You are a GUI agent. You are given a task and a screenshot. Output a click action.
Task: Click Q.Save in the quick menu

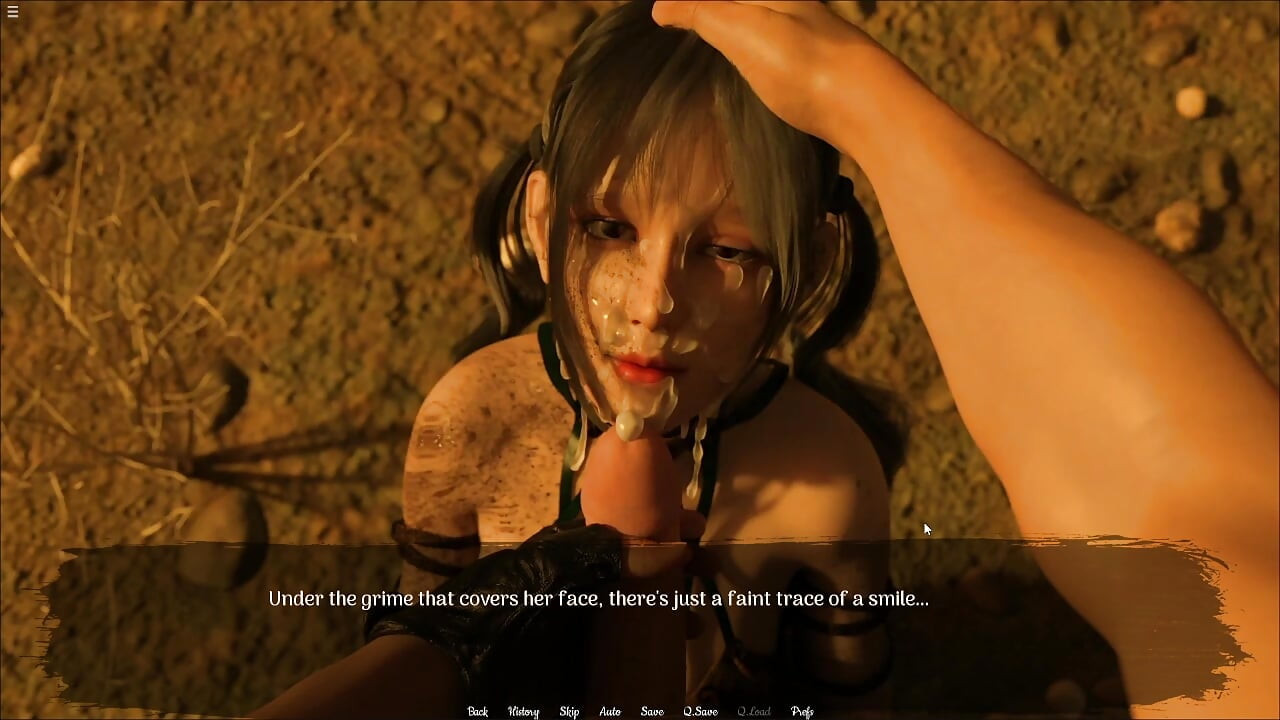click(x=701, y=711)
